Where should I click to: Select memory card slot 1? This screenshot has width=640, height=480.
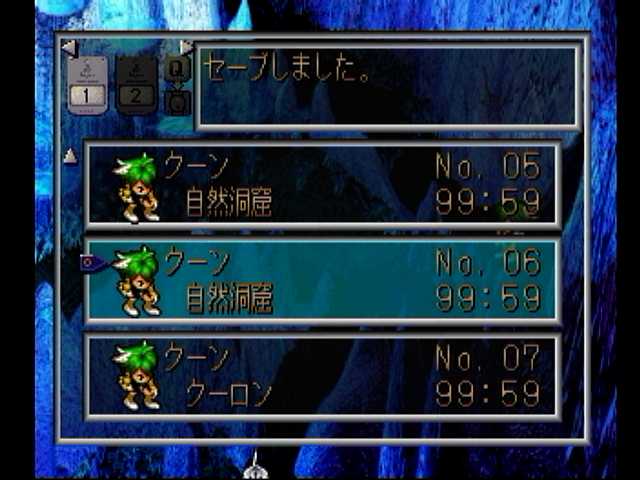click(88, 84)
